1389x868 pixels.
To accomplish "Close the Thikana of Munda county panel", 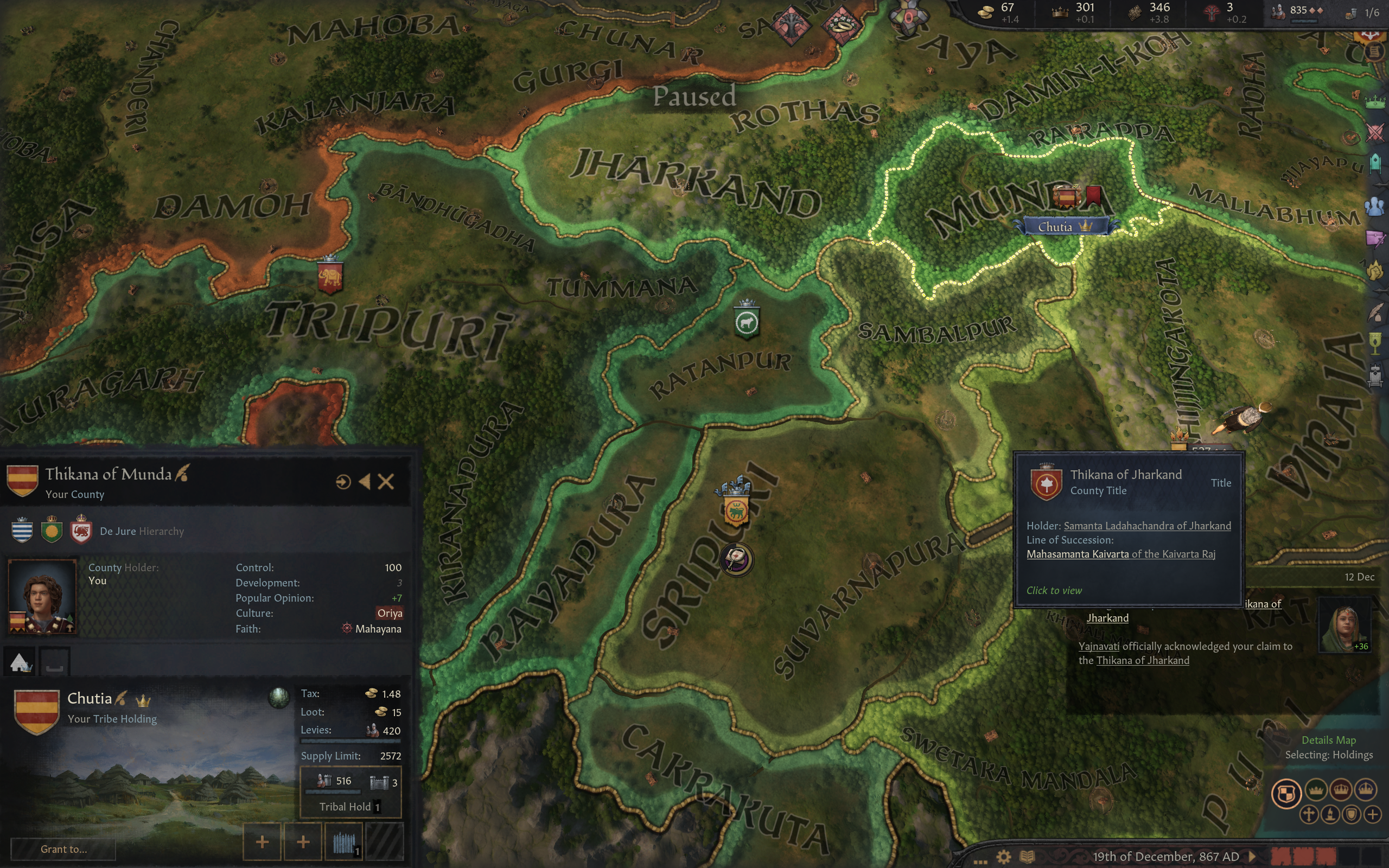I will click(386, 482).
